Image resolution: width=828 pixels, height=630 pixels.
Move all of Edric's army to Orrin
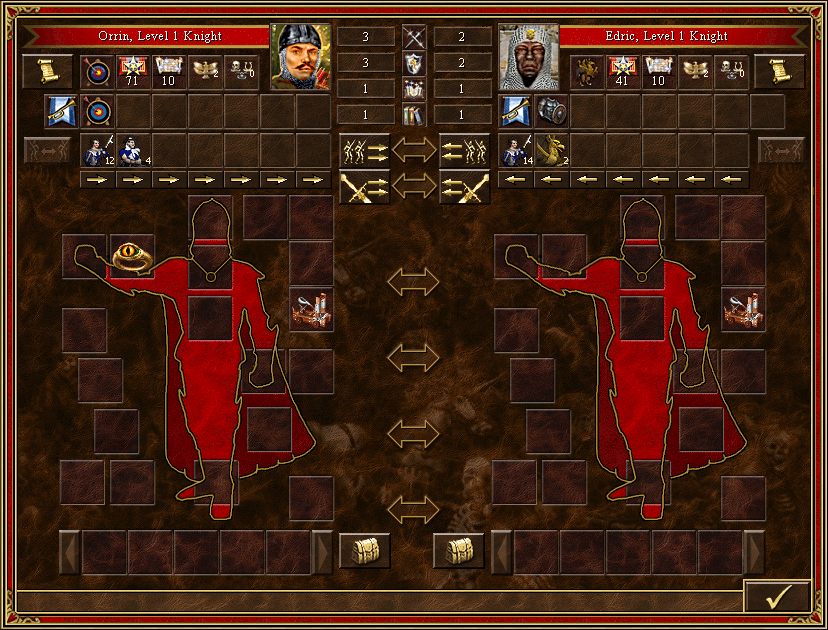point(465,150)
